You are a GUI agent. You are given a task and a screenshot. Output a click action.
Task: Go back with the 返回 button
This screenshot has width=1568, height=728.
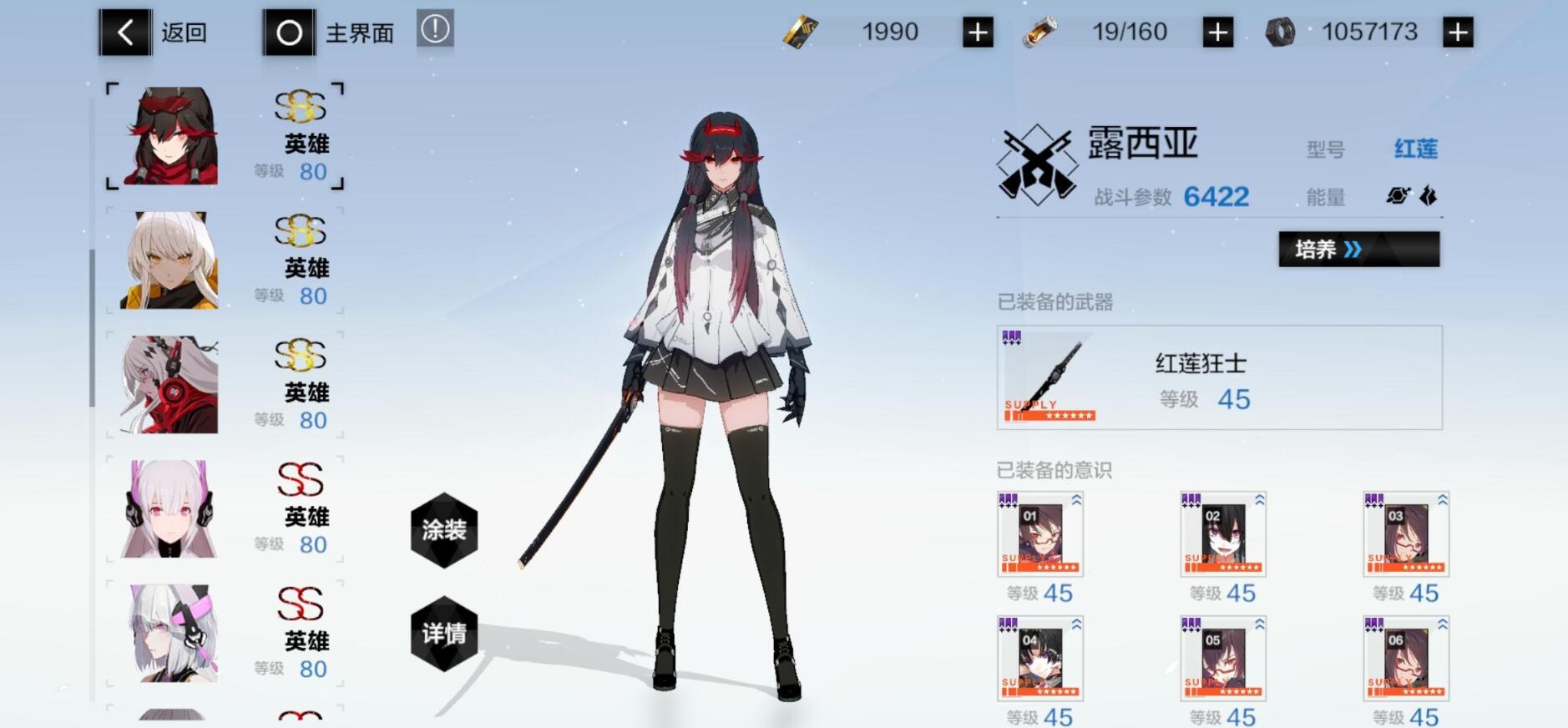(125, 33)
